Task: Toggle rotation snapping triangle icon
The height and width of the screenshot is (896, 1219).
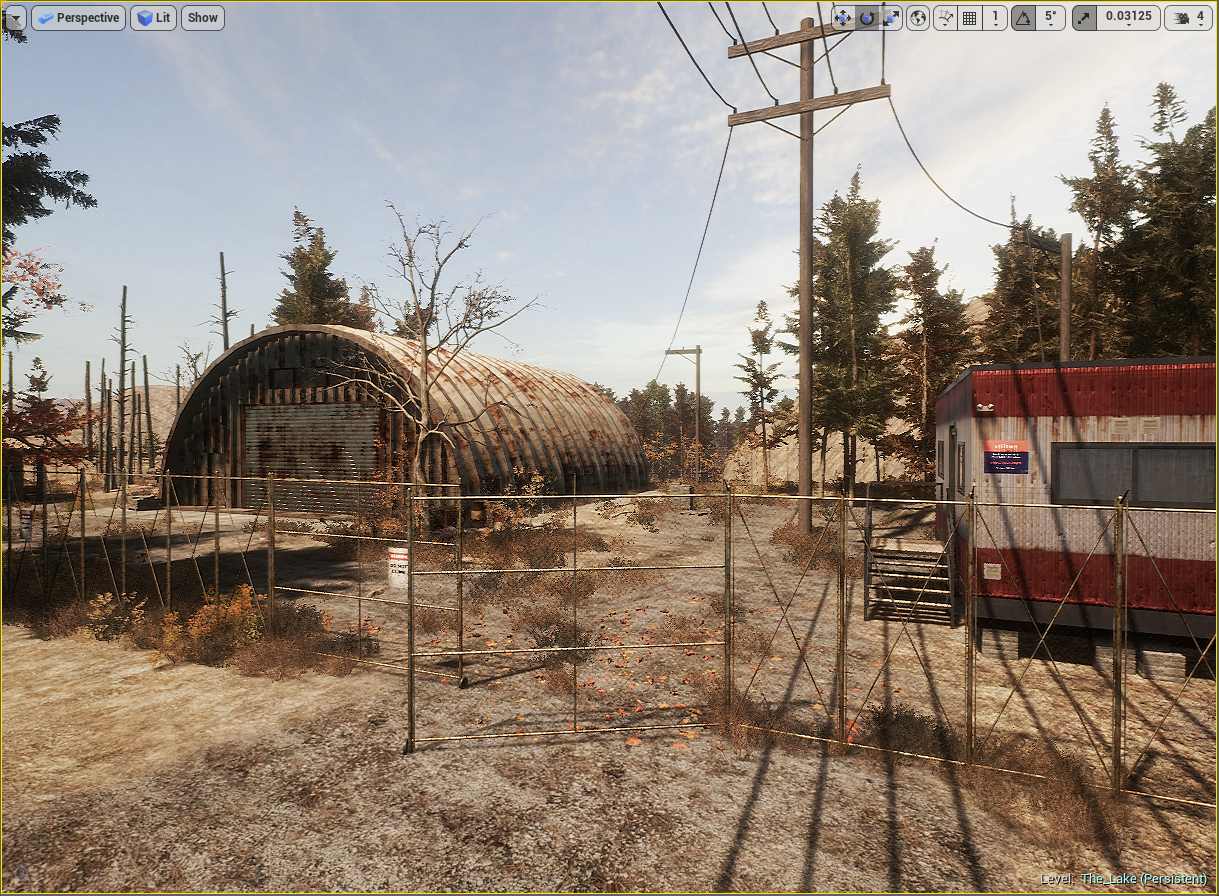Action: [1023, 17]
